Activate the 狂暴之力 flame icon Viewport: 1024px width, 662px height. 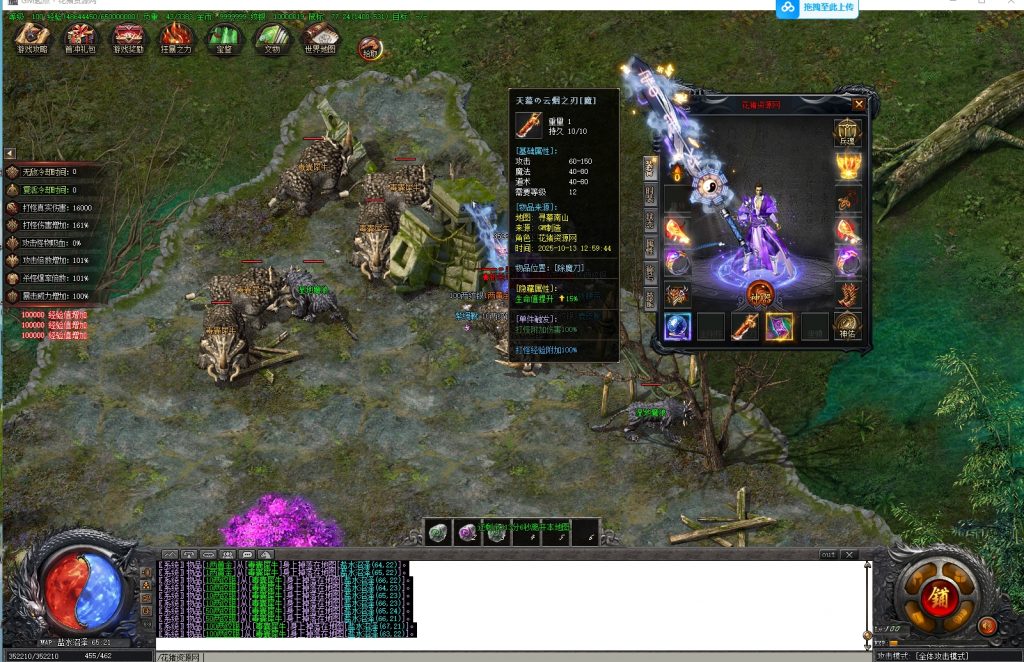(x=176, y=38)
